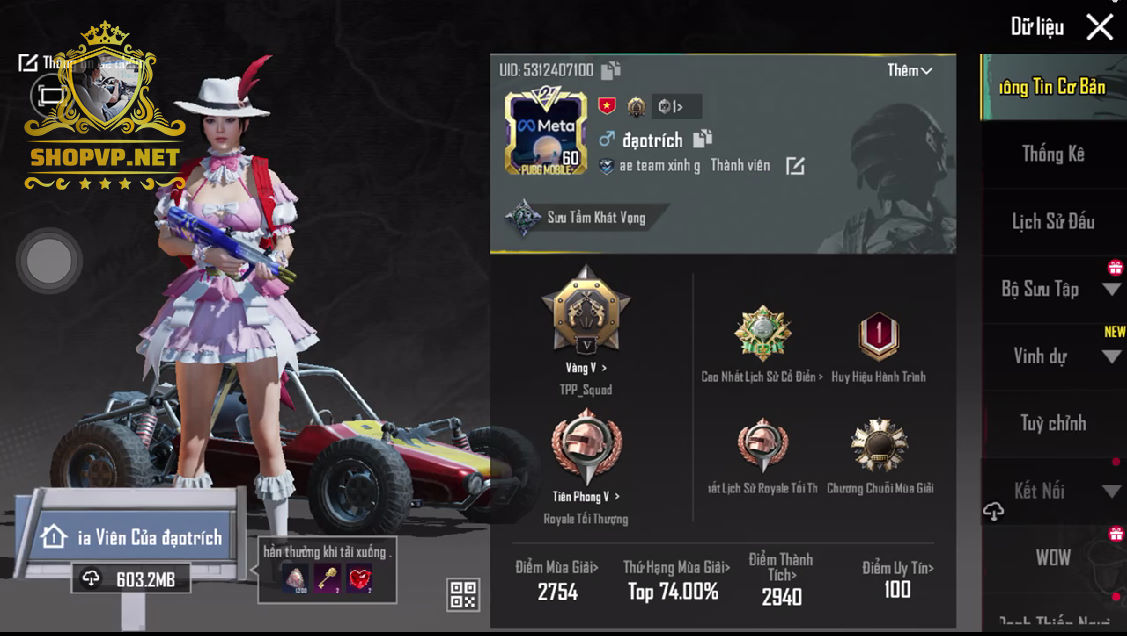1127x636 pixels.
Task: Download the 603.2MB resource pack
Action: (131, 579)
